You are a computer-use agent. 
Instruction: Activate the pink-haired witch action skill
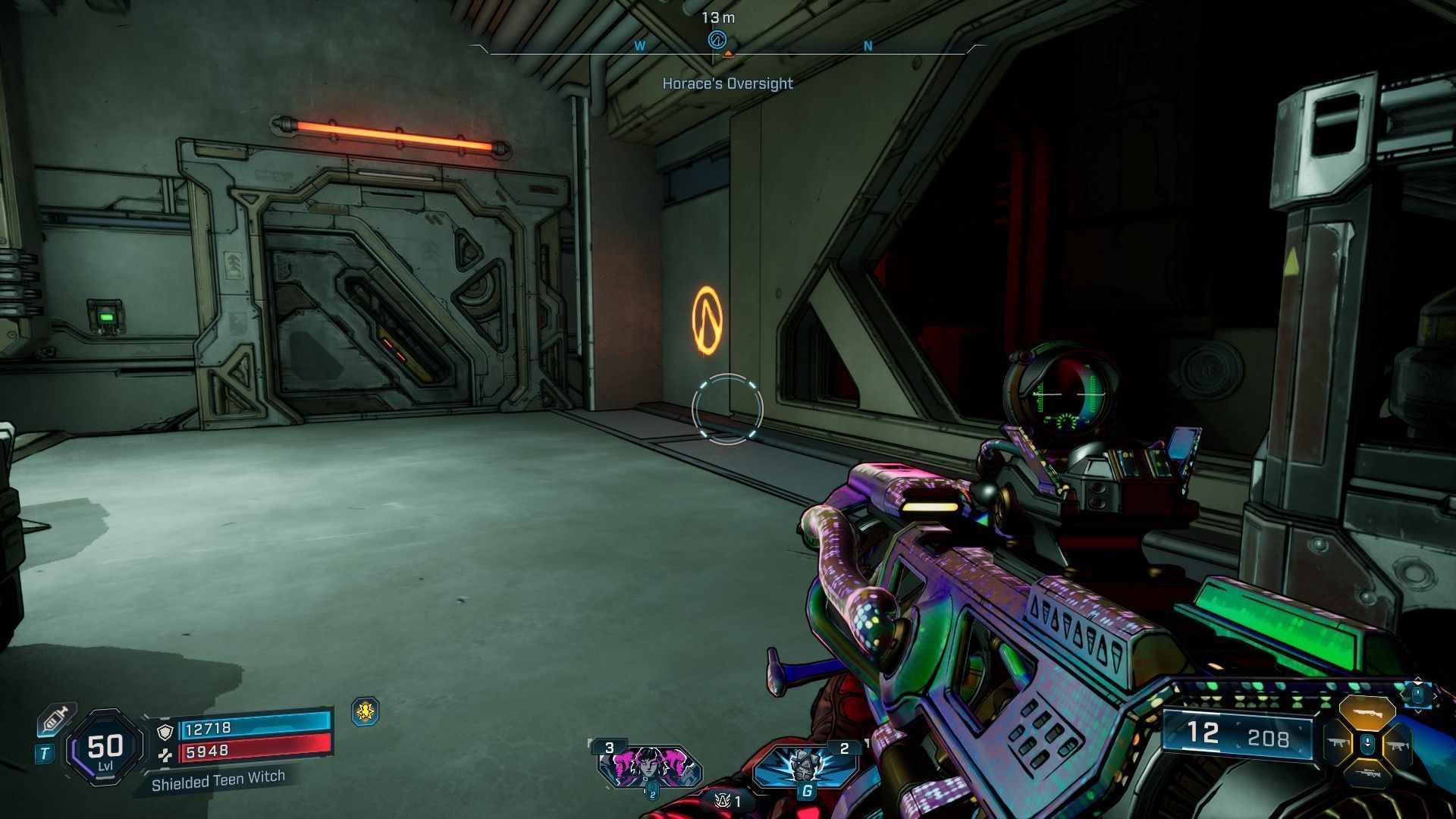tap(649, 766)
